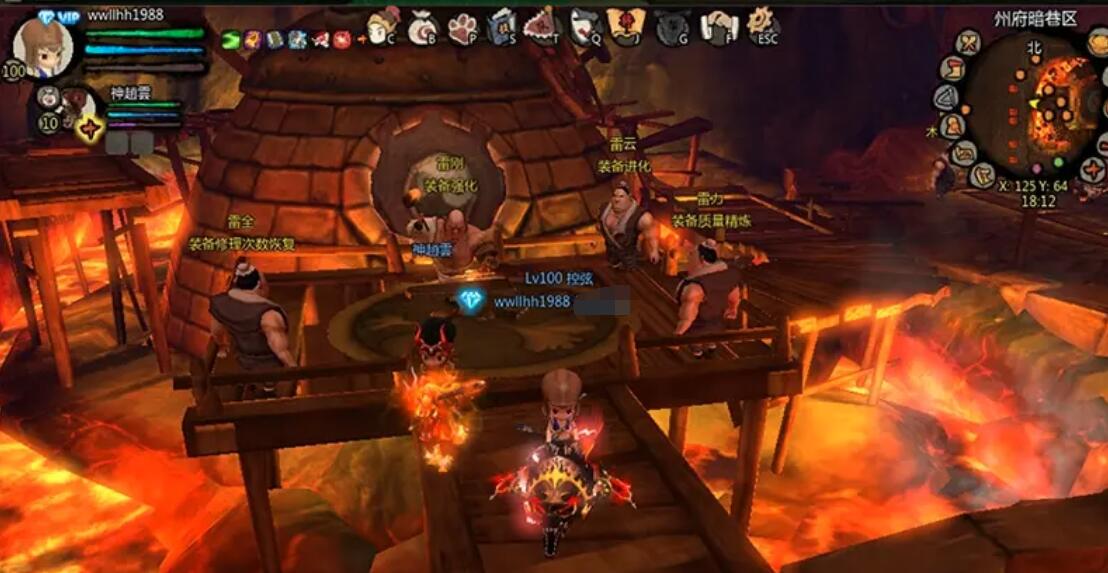Click the glowing yellow star badge on pet portrait
The image size is (1108, 573).
(90, 129)
